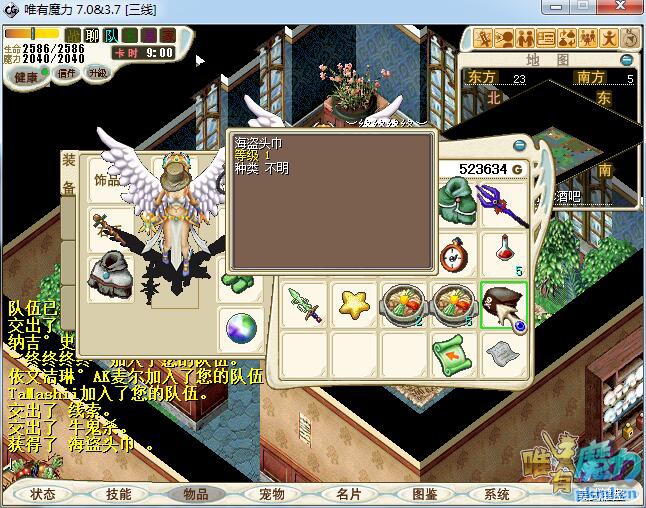Select the rainbow orb equipment slot

pos(240,326)
